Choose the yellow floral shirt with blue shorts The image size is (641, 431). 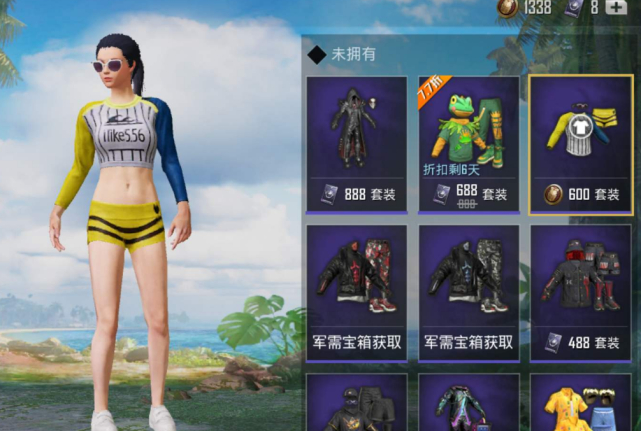click(x=581, y=404)
